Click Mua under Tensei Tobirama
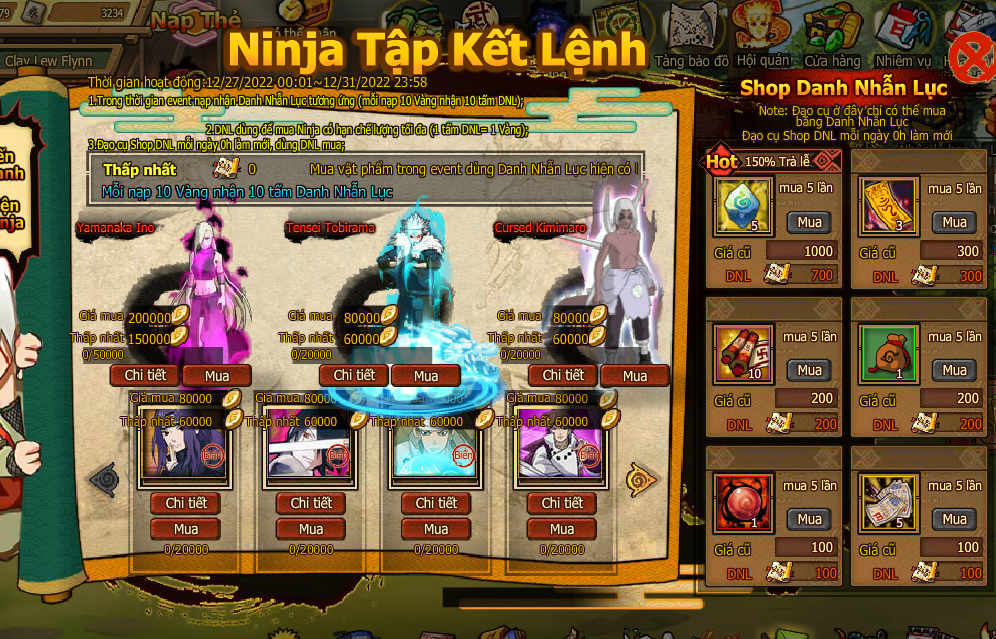This screenshot has width=996, height=639. pos(426,376)
